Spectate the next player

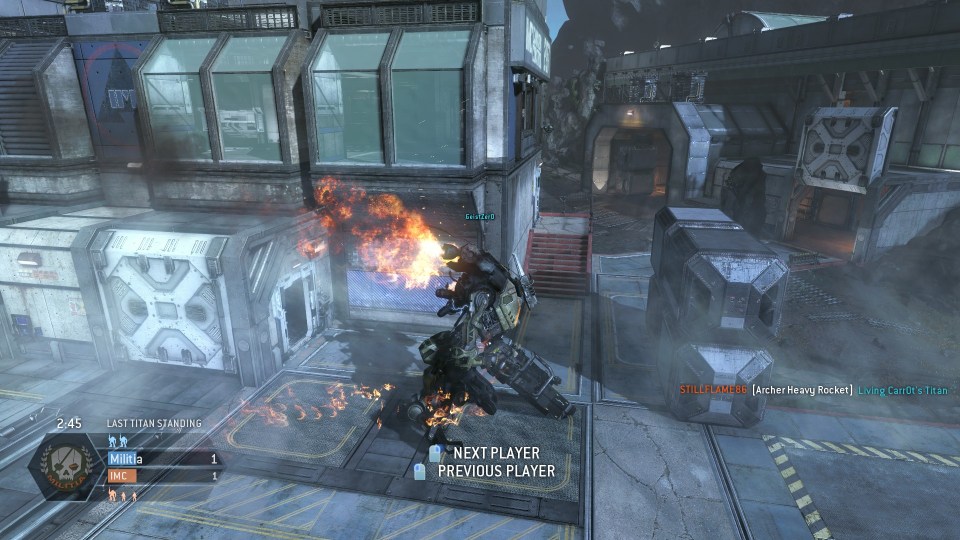click(x=496, y=454)
